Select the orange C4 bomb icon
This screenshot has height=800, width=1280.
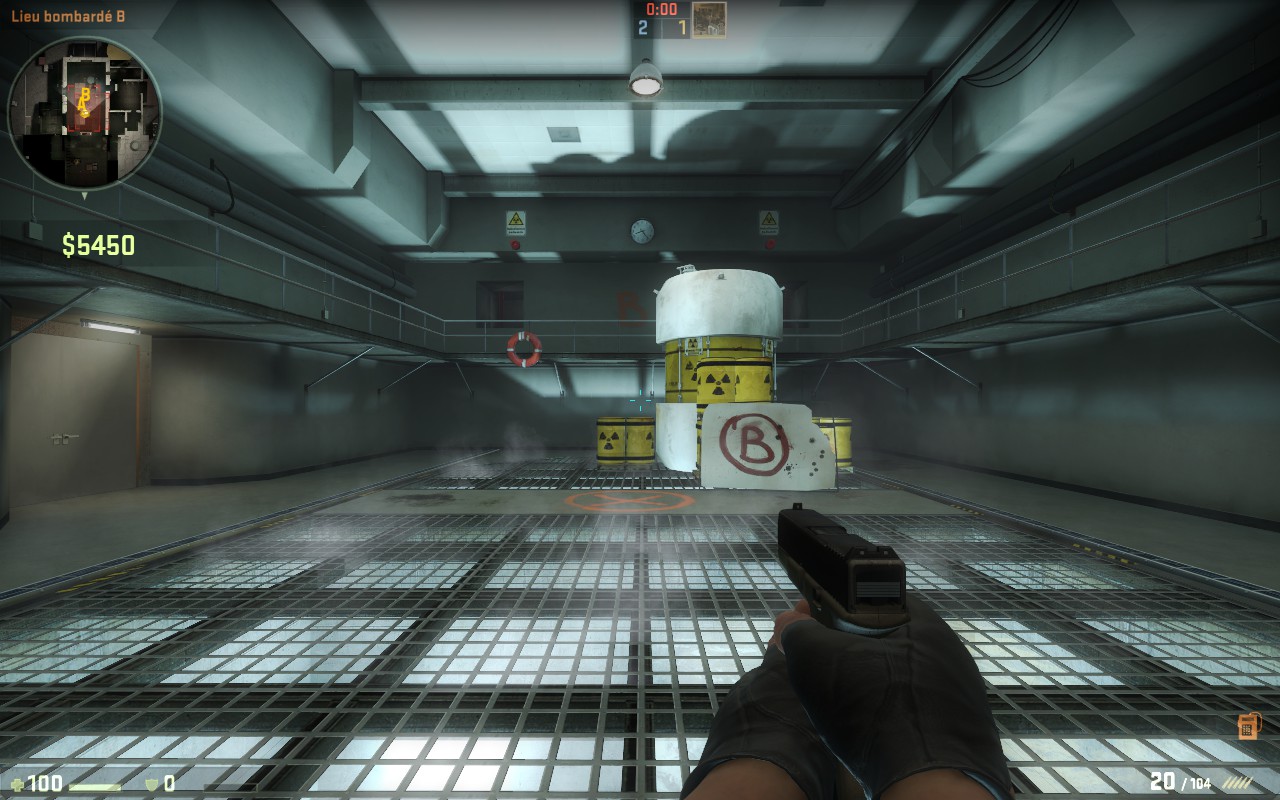1247,726
